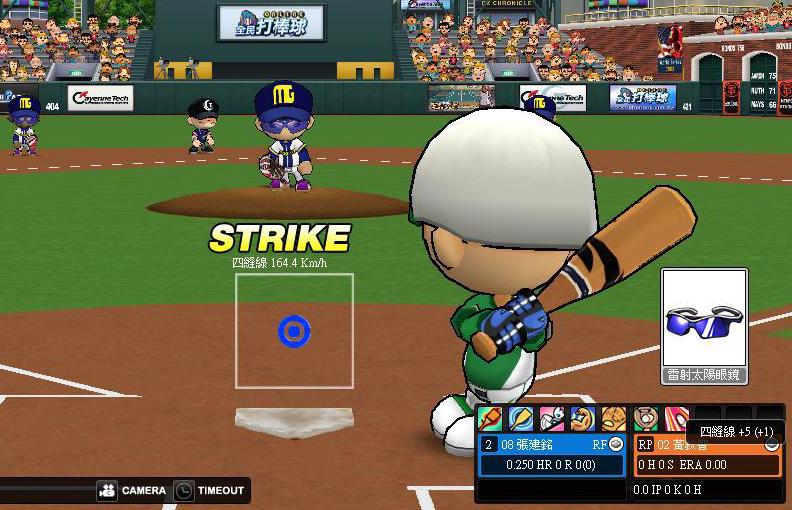Call a TIMEOUT

click(x=209, y=491)
